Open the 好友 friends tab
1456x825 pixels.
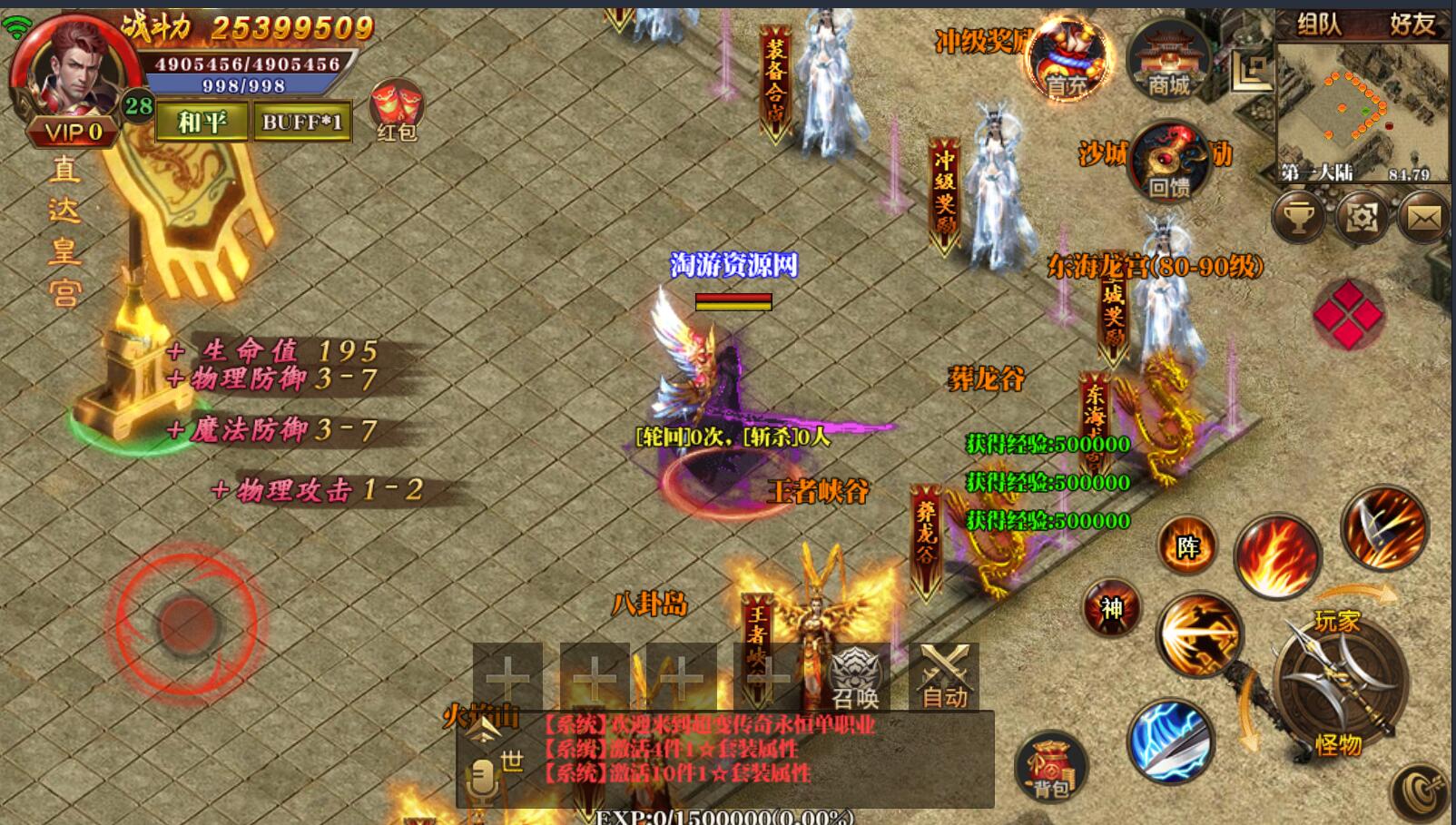pyautogui.click(x=1410, y=25)
